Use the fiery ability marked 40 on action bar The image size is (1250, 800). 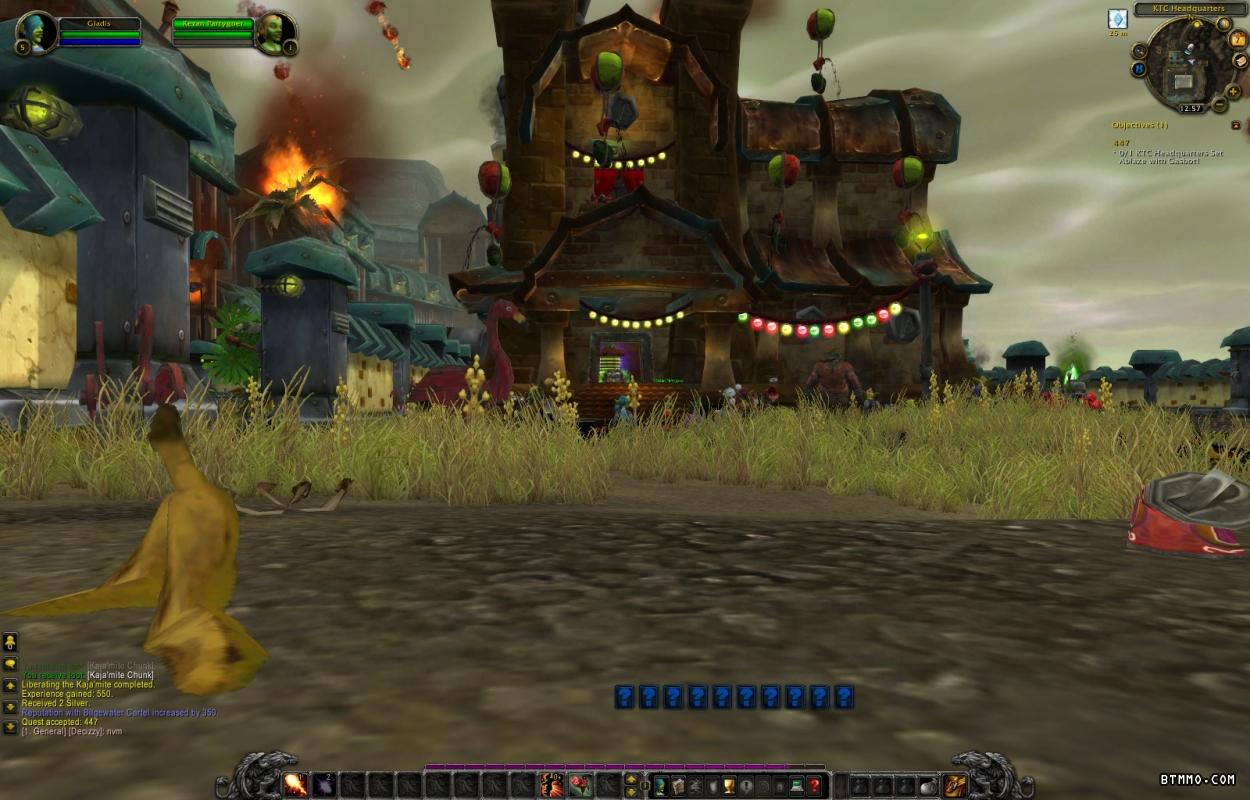pos(552,785)
